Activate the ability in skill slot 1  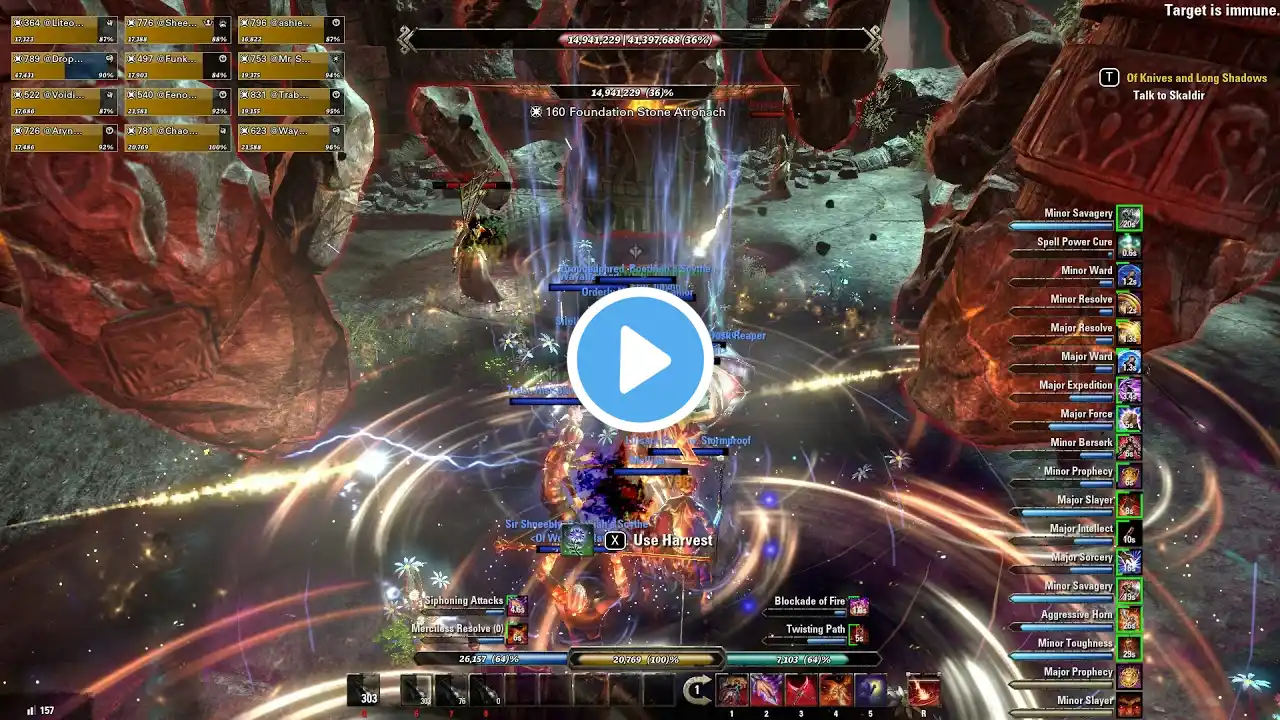pos(732,690)
